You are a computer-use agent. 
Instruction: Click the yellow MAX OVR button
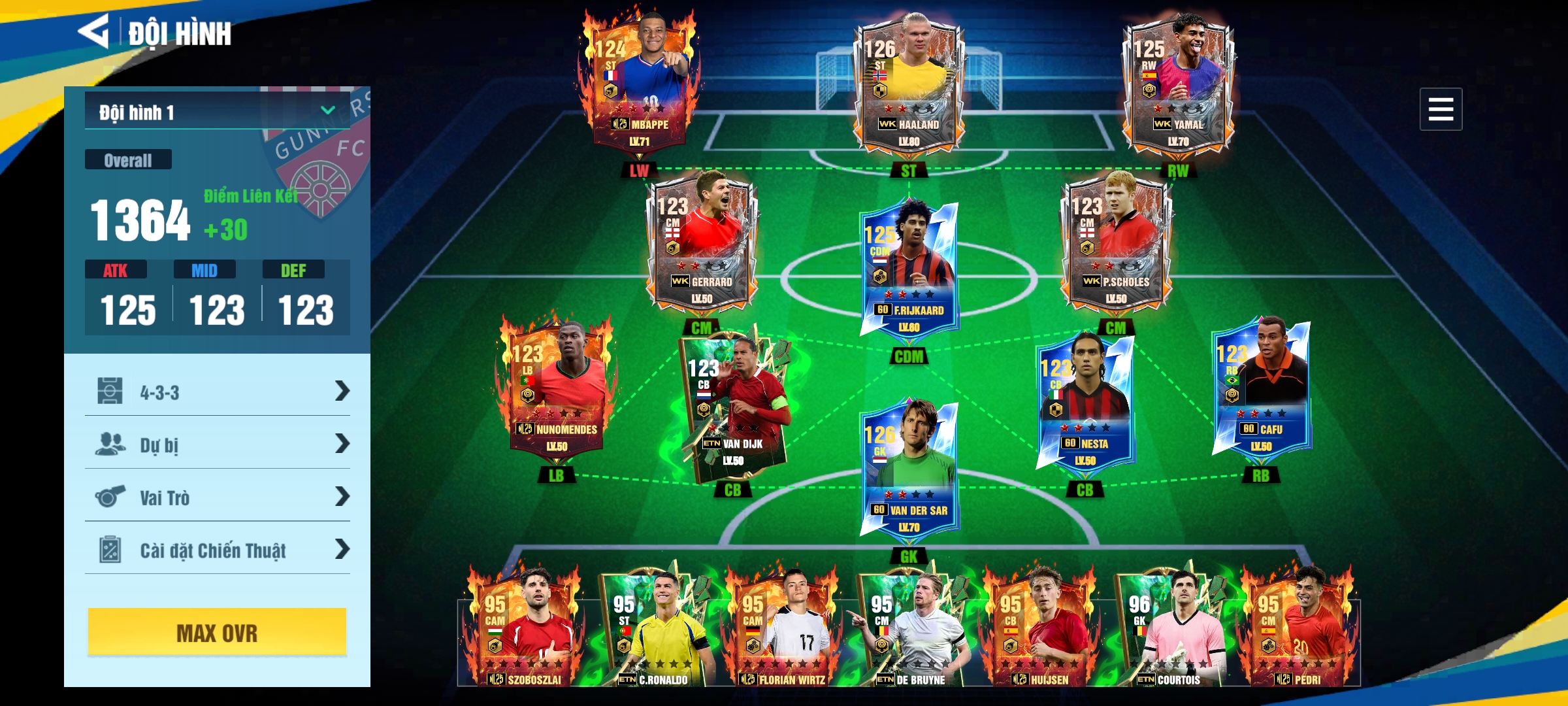coord(217,632)
